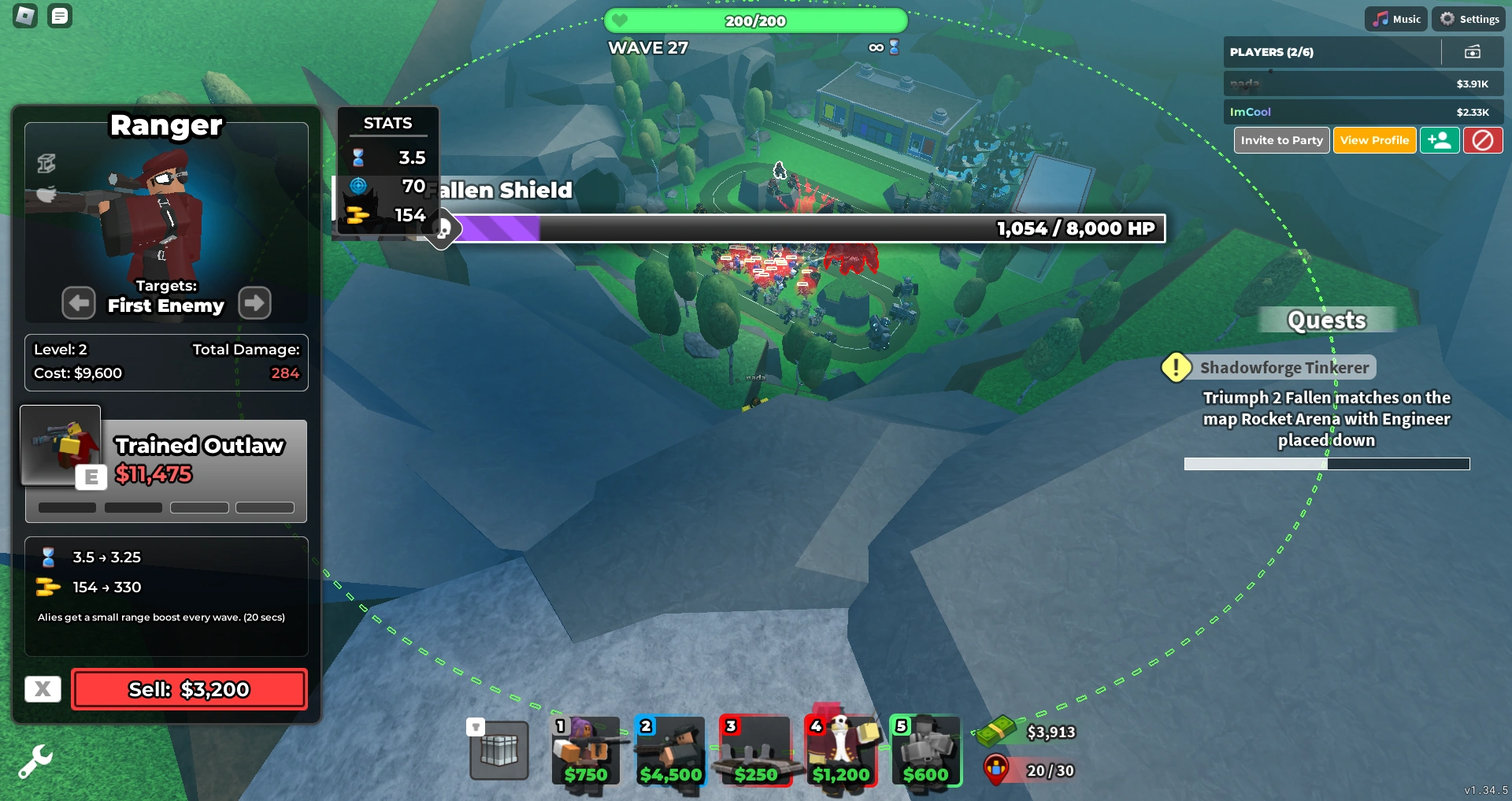Open the tower skins crate in the hotbar
The height and width of the screenshot is (801, 1512).
pyautogui.click(x=499, y=751)
